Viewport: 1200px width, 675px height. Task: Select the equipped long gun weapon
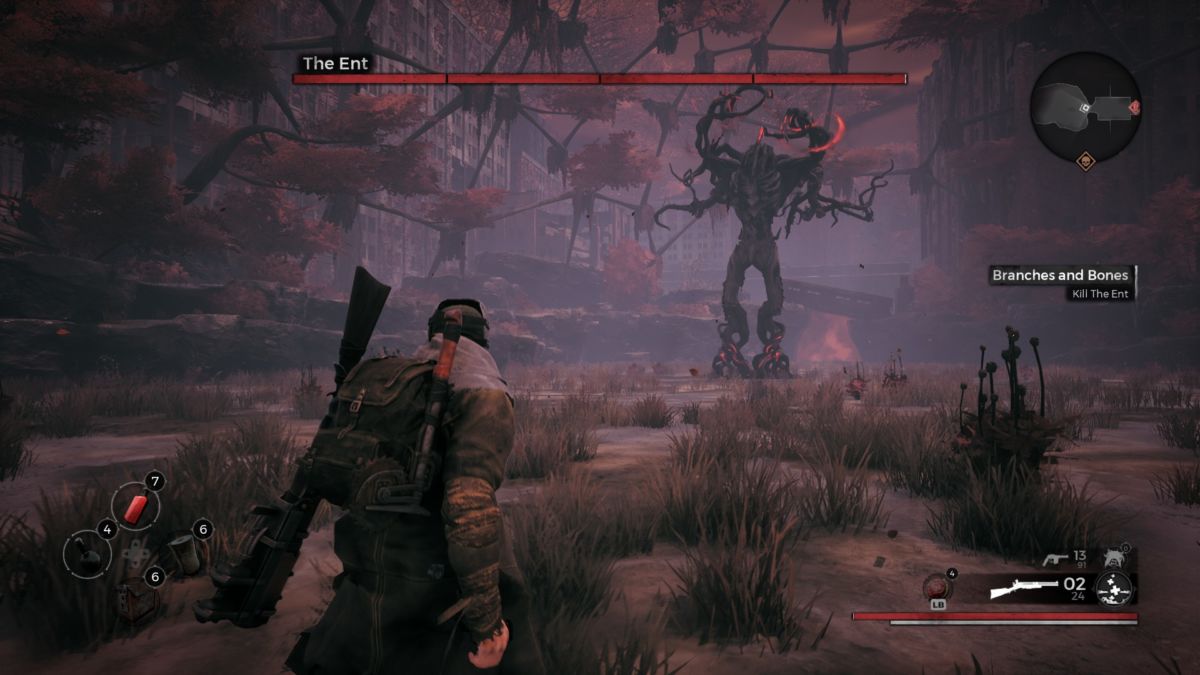click(x=1024, y=587)
